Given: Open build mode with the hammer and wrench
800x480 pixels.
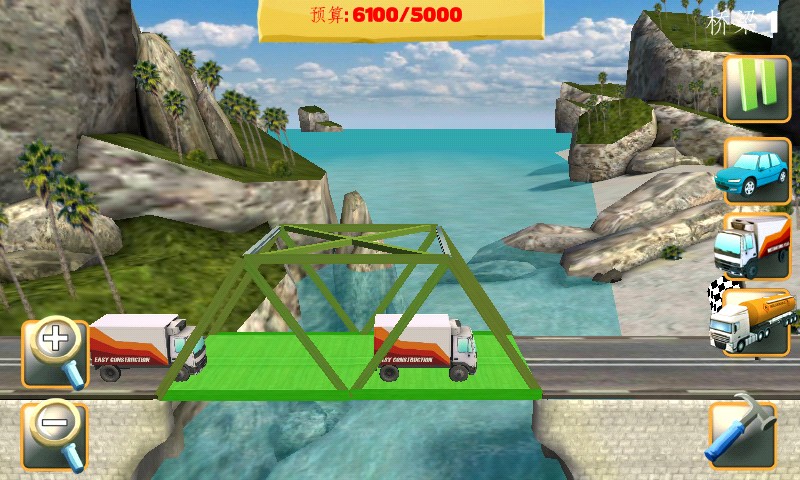Looking at the screenshot, I should (x=741, y=435).
